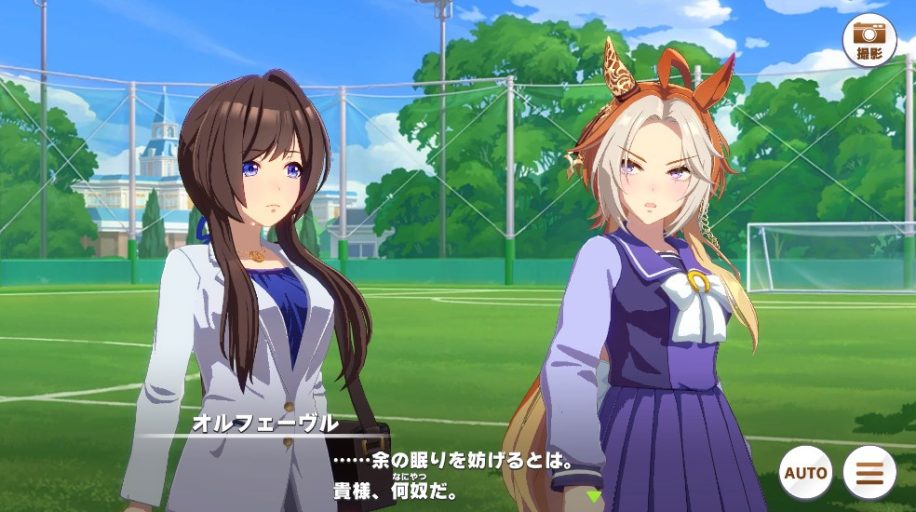
Task: Open the 撮影 camera screenshot mode
Action: (x=869, y=40)
